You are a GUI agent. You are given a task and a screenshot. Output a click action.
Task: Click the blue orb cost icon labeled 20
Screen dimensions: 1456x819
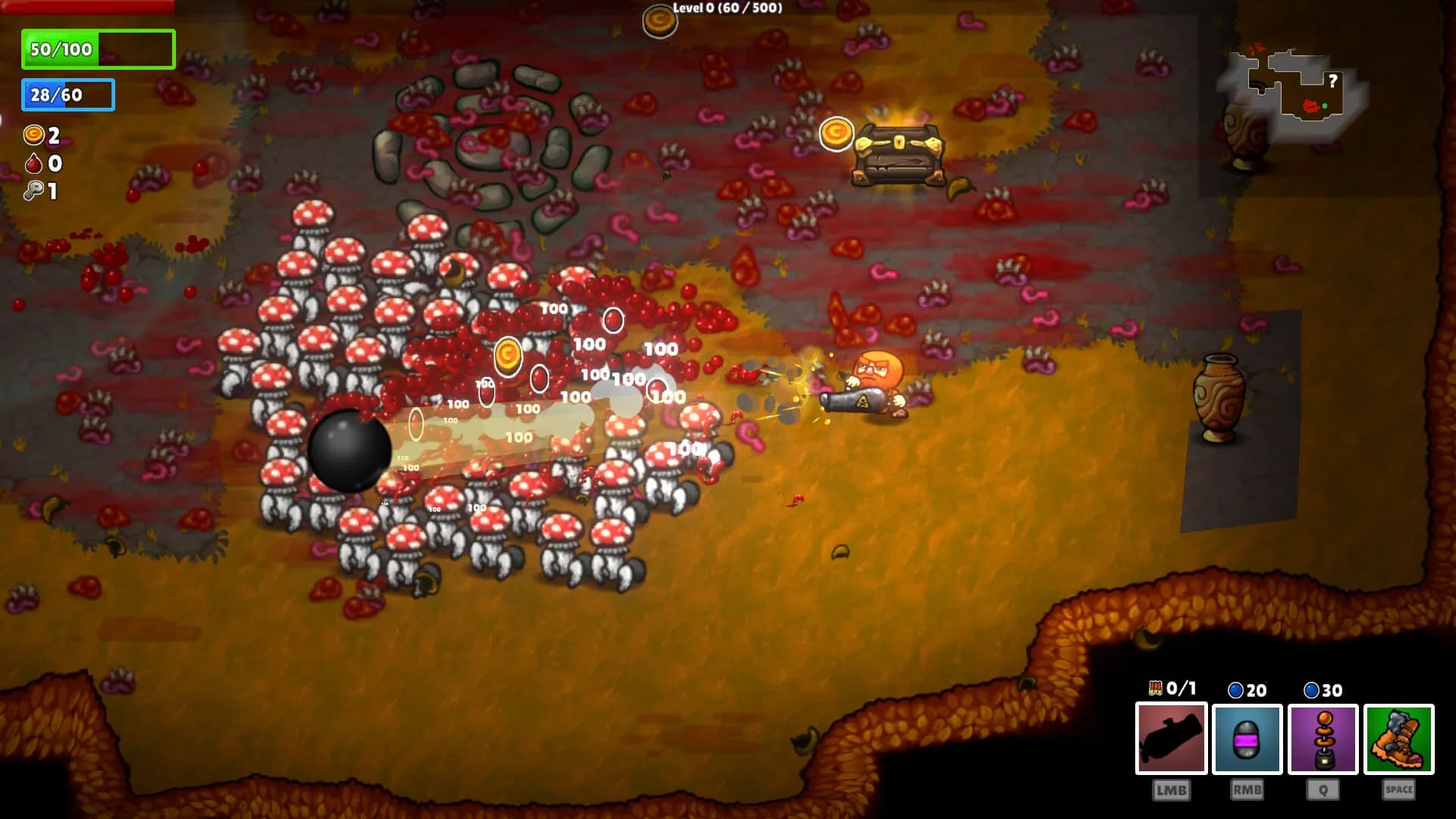point(1235,691)
